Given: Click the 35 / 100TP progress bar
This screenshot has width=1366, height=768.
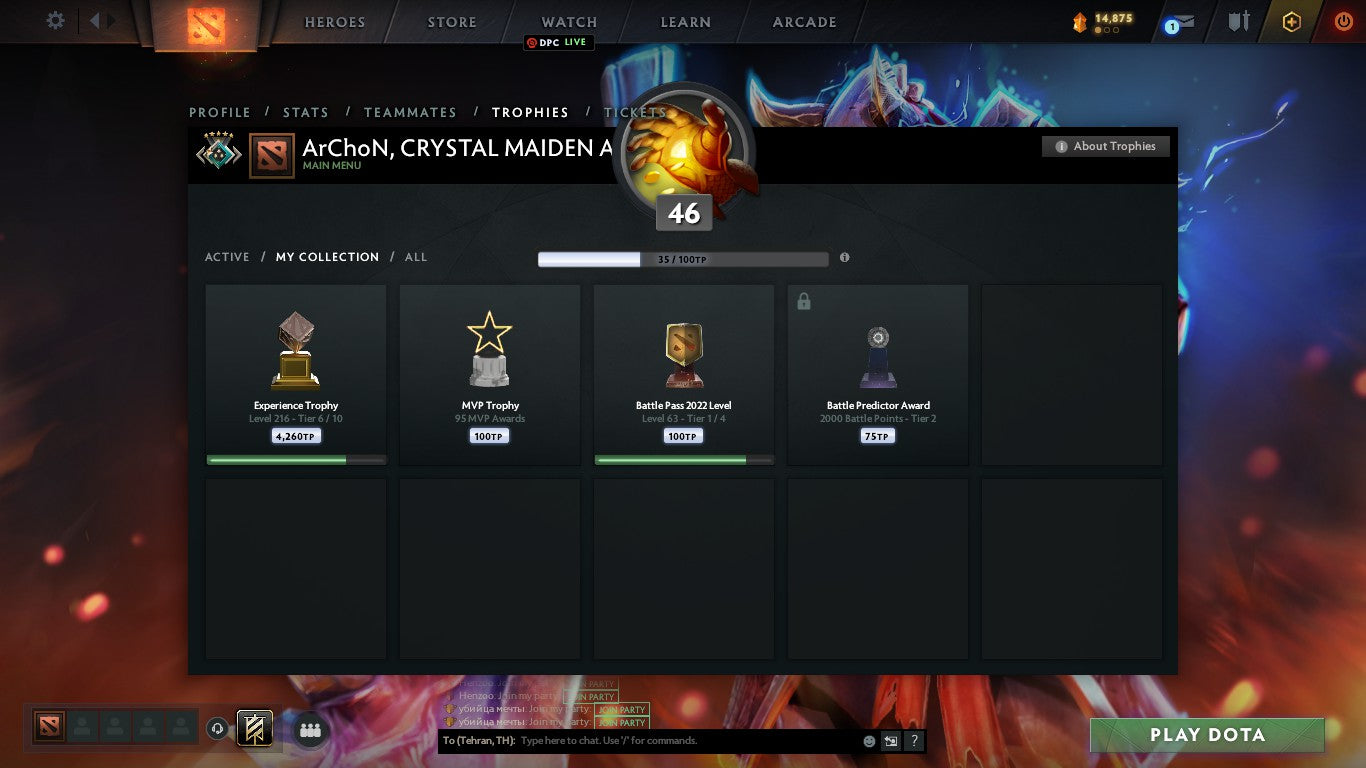Looking at the screenshot, I should click(683, 259).
